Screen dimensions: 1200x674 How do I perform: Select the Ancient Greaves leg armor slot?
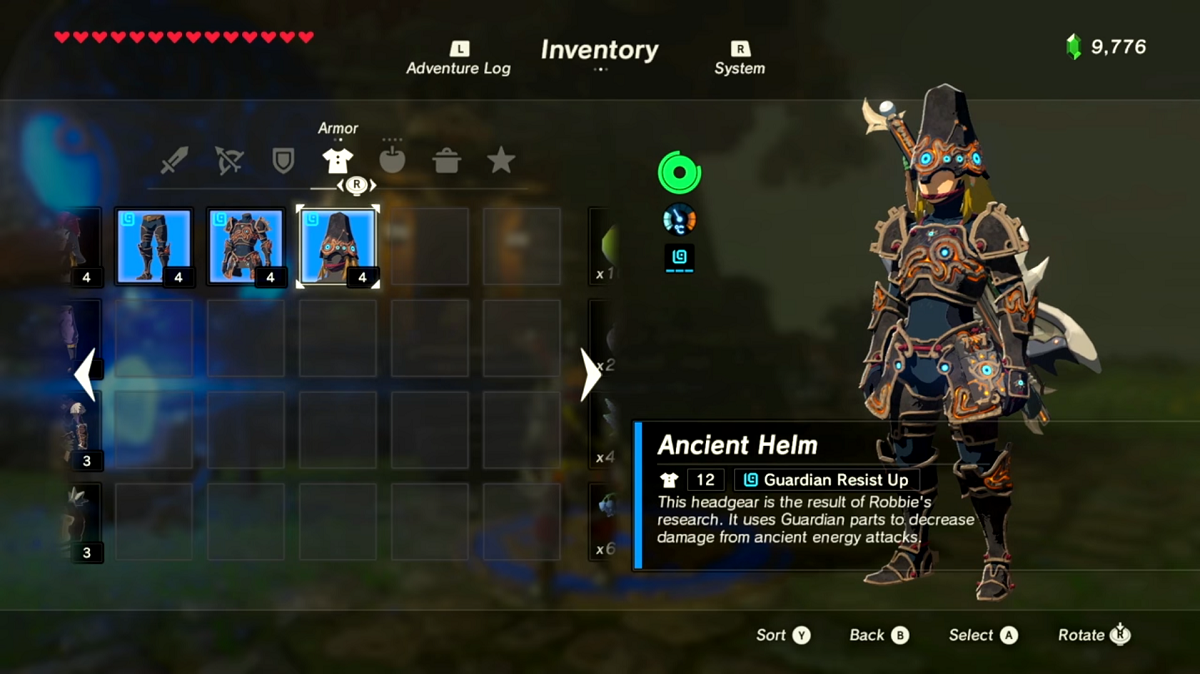[x=154, y=246]
